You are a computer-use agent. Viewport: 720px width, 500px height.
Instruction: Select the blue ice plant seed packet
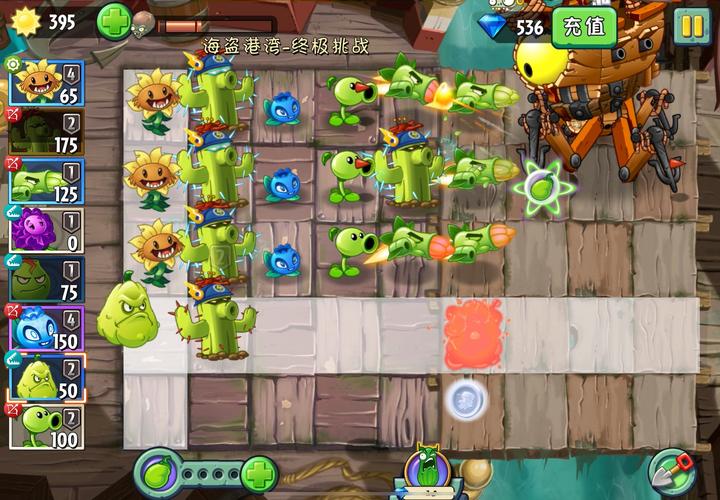point(46,328)
